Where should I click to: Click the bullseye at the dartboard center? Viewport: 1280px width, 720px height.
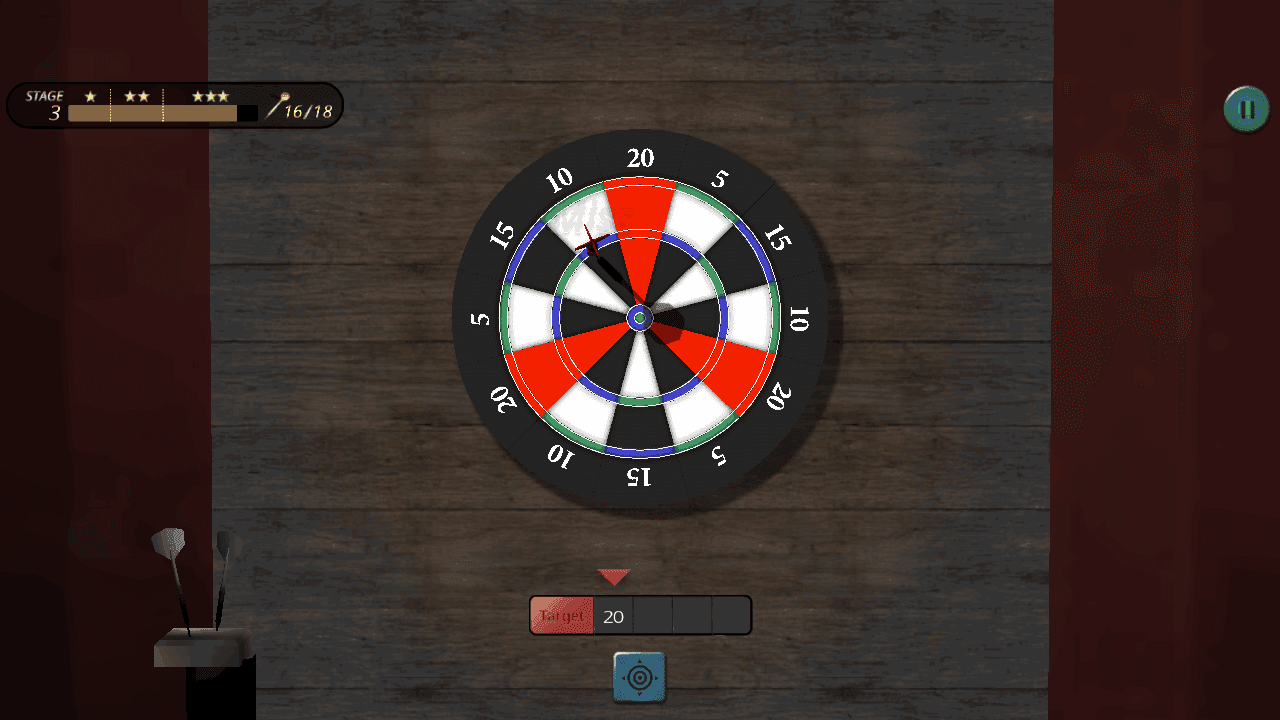pyautogui.click(x=640, y=318)
